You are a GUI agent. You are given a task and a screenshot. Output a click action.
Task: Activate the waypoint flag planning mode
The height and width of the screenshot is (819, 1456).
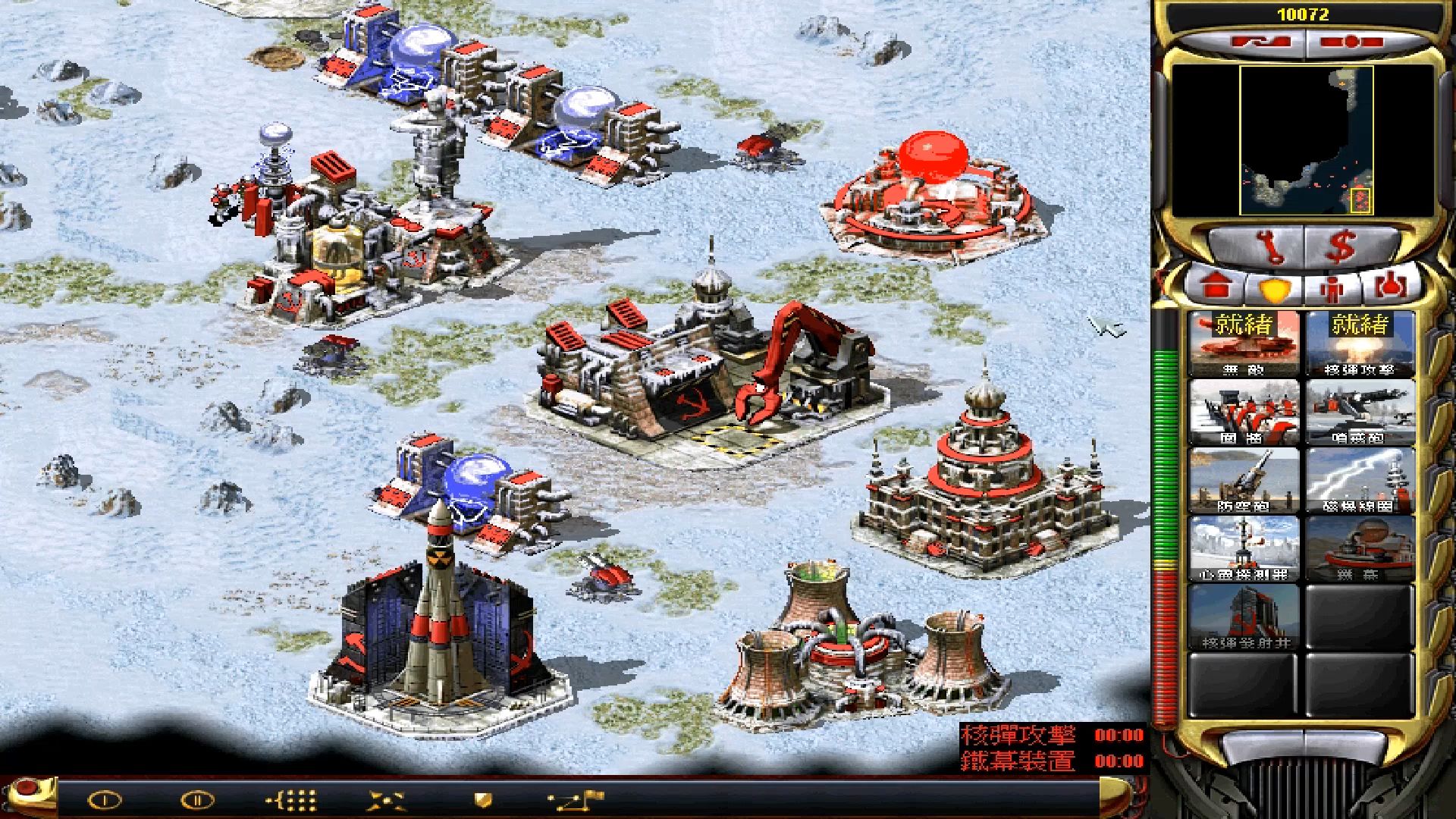(576, 799)
